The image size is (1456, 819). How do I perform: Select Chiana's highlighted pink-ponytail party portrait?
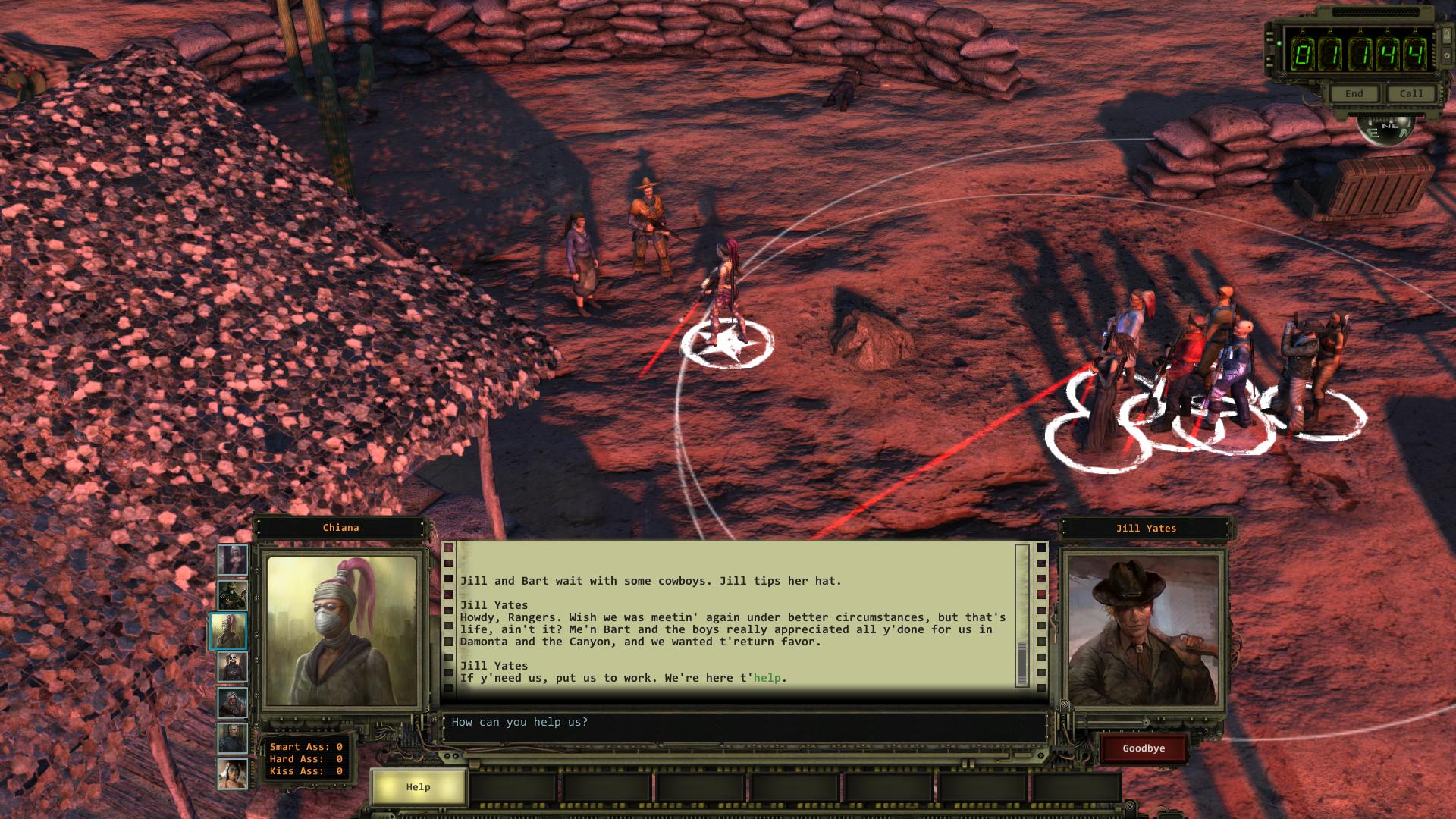pos(230,632)
